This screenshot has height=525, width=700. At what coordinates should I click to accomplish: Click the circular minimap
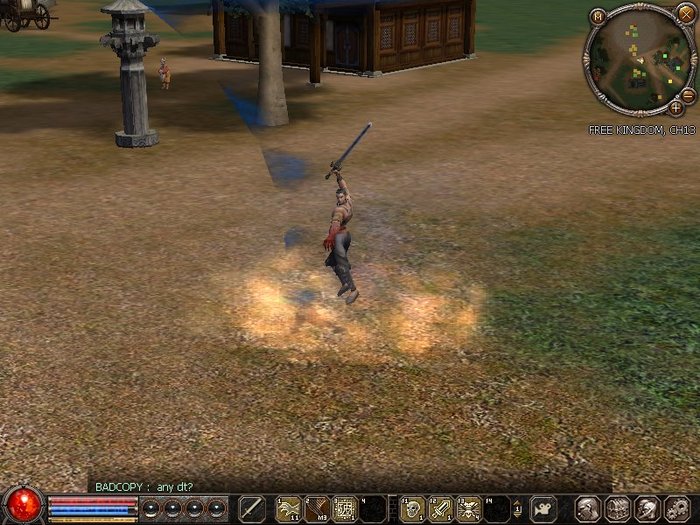637,60
